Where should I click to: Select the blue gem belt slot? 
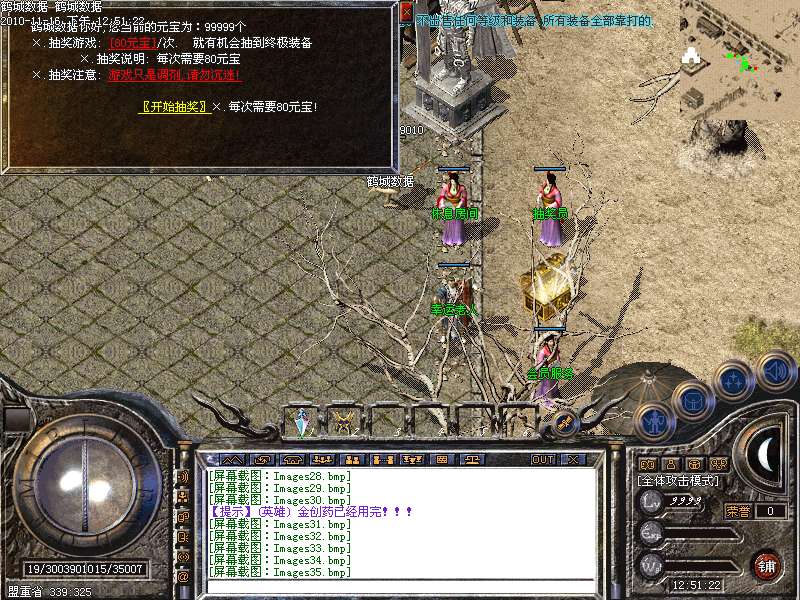coord(301,423)
